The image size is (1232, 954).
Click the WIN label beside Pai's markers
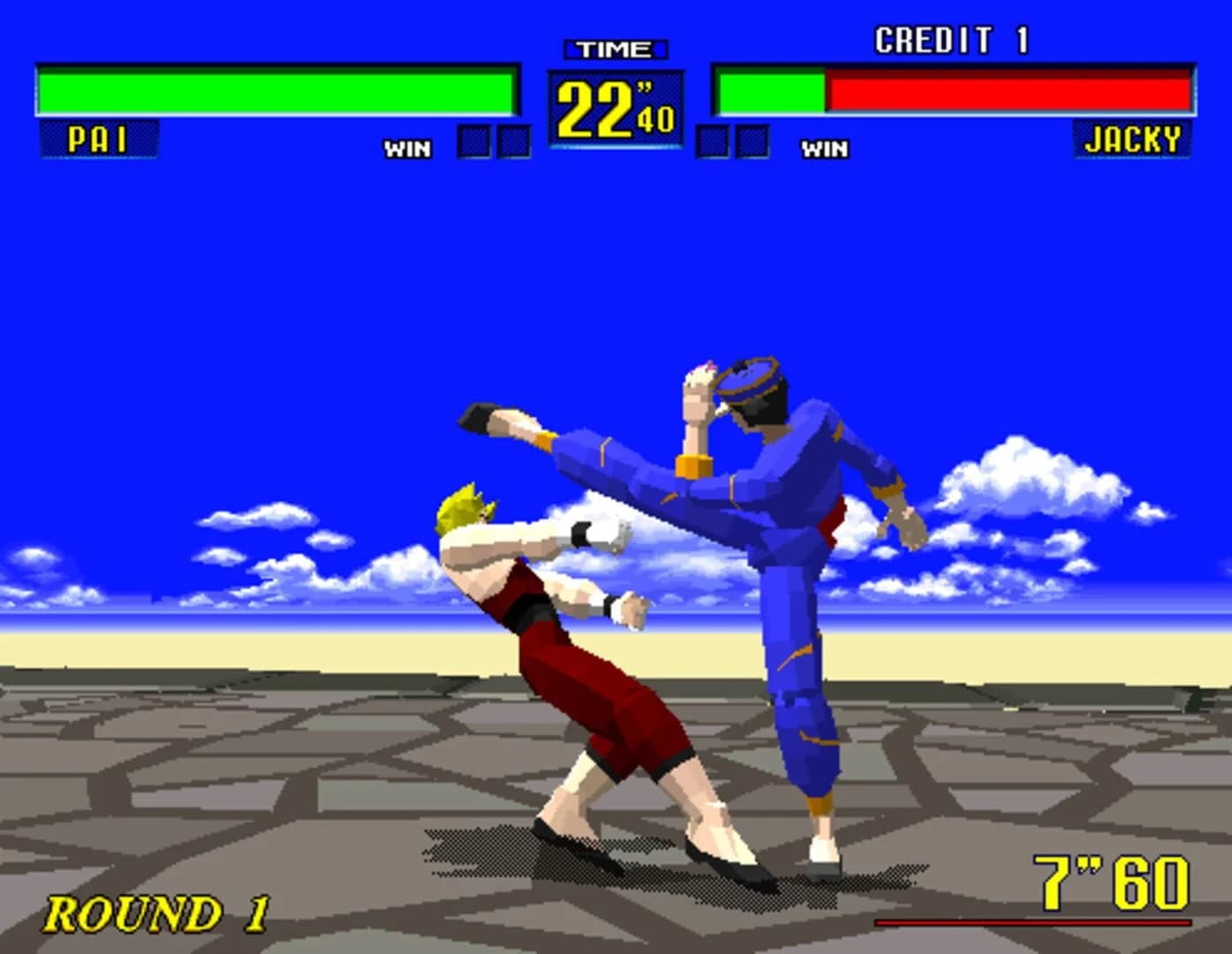coord(406,148)
